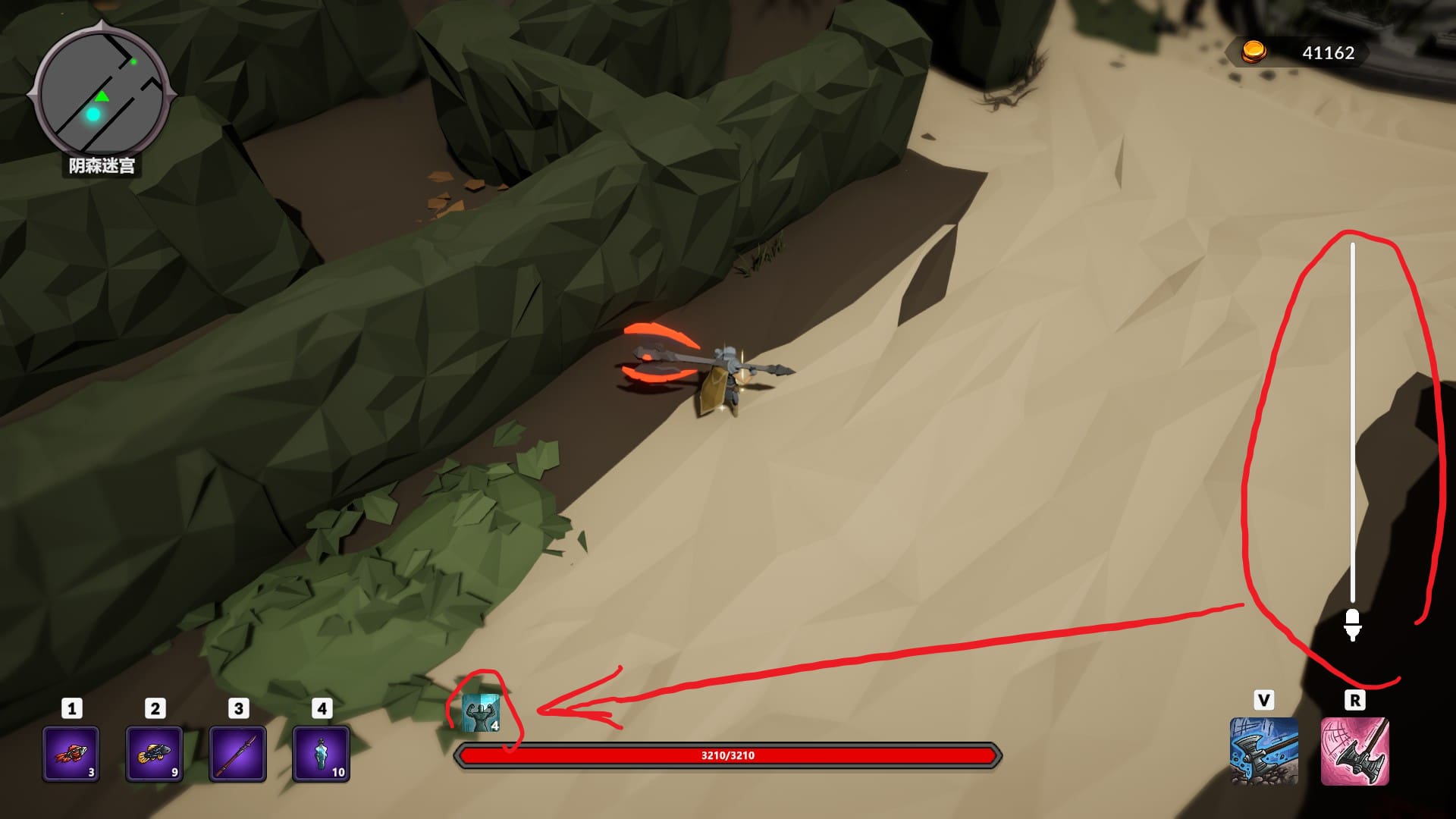Use the blue potion bottle slot
Image resolution: width=1456 pixels, height=819 pixels.
point(321,754)
